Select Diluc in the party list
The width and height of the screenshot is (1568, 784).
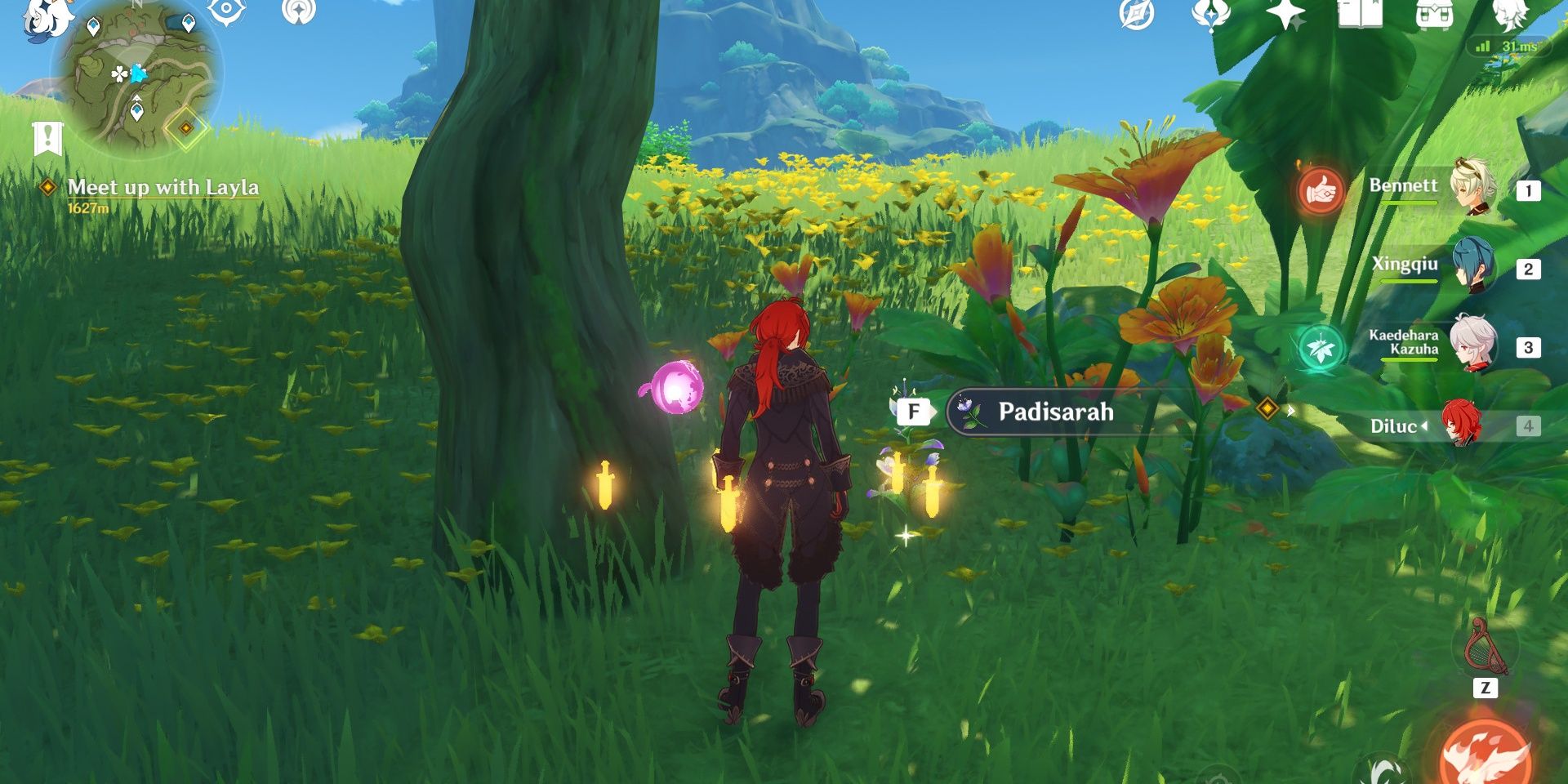(1437, 425)
